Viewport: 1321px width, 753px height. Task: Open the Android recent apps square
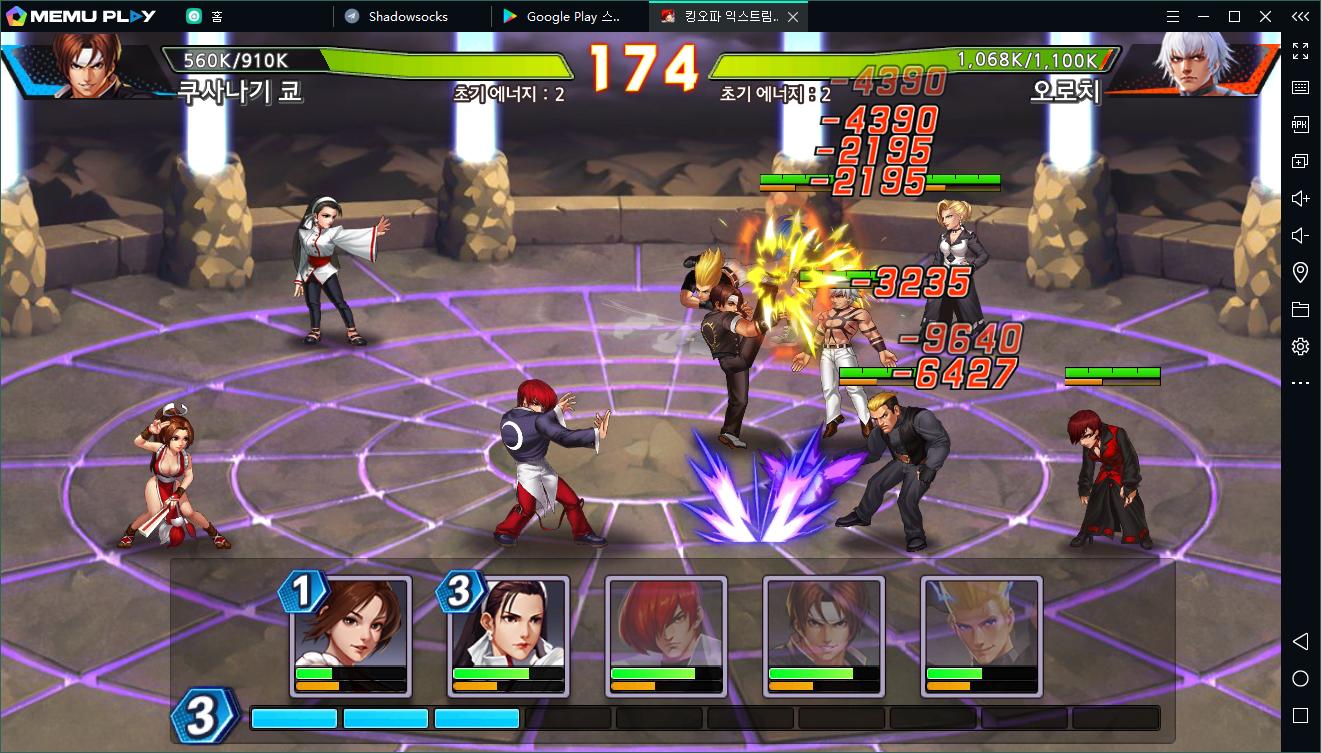[x=1300, y=715]
